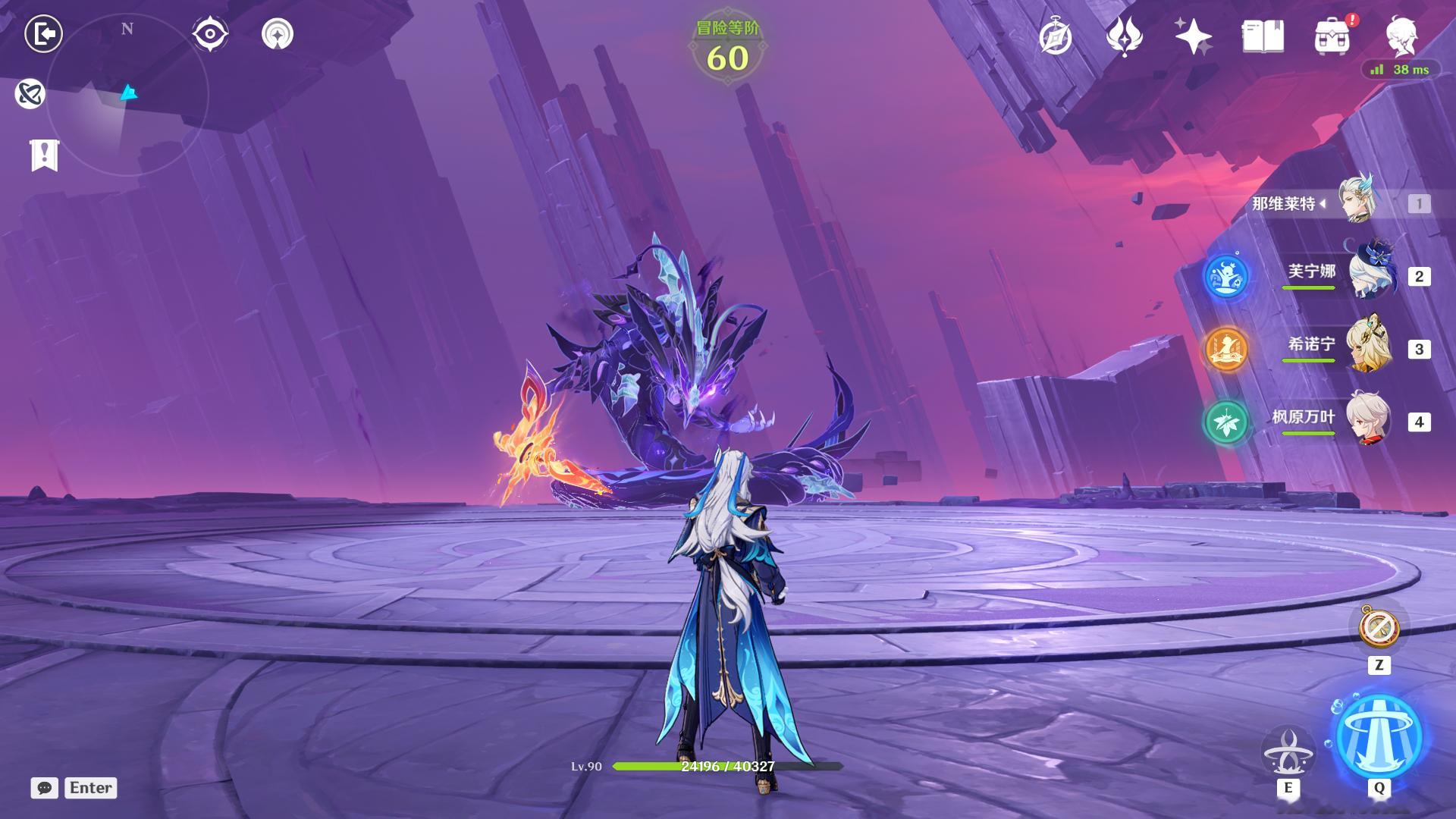
Task: Open the backpack inventory
Action: (x=1332, y=36)
